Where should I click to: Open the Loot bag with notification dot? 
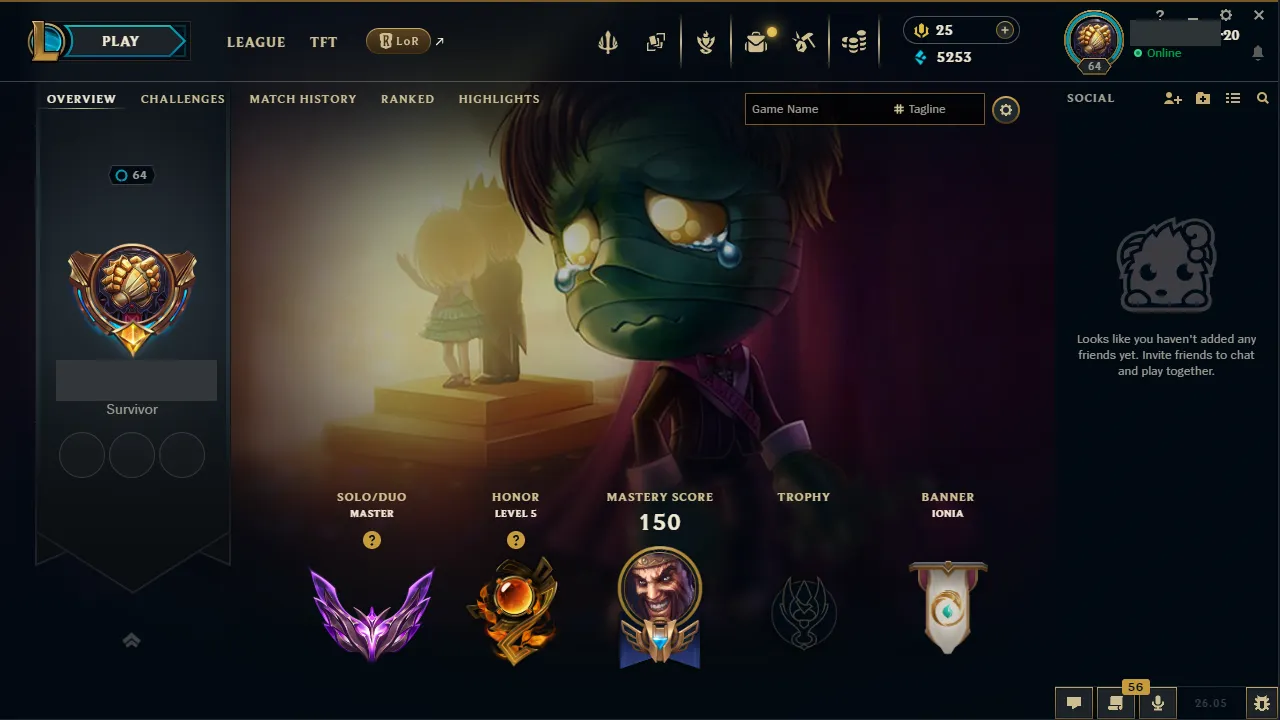coord(757,42)
